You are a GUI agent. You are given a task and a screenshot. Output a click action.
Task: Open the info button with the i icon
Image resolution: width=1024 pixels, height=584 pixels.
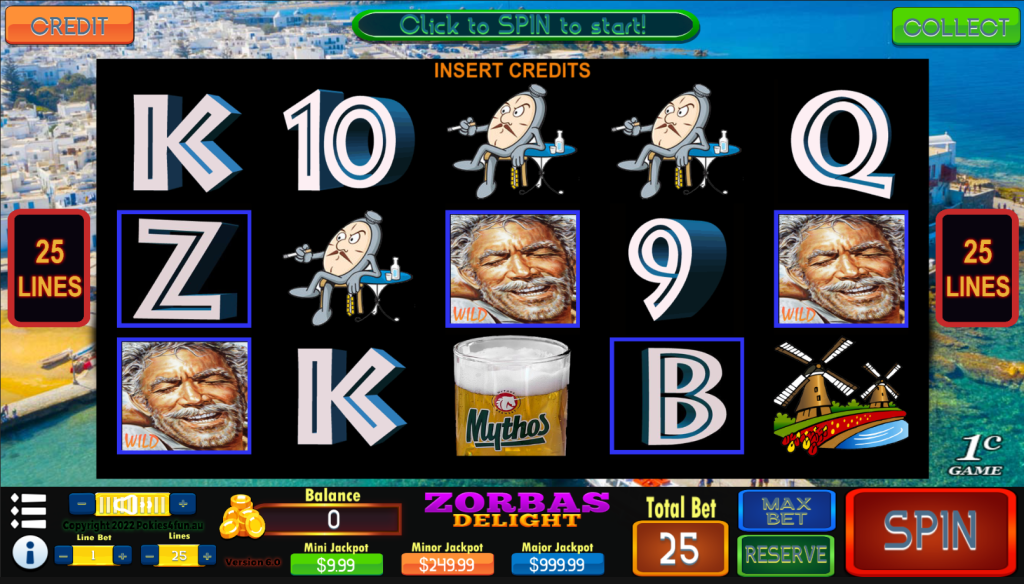[29, 551]
